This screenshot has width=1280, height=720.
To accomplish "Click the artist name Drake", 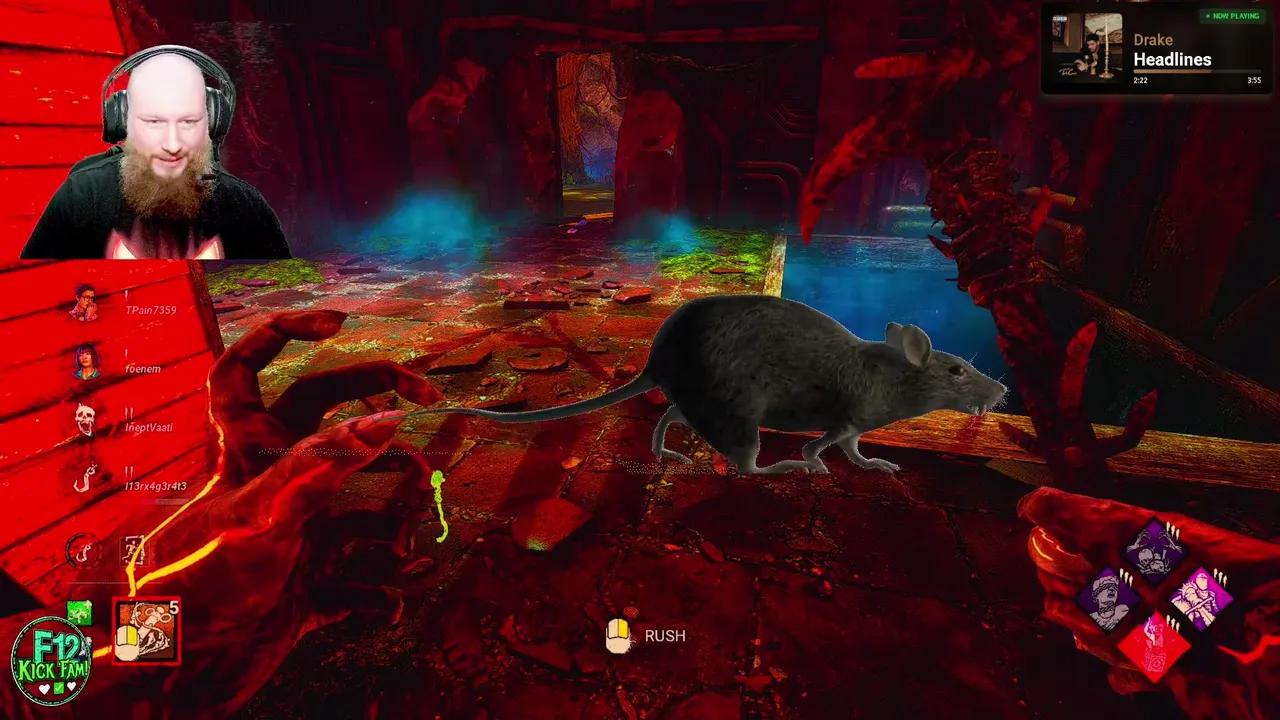I will click(x=1153, y=39).
